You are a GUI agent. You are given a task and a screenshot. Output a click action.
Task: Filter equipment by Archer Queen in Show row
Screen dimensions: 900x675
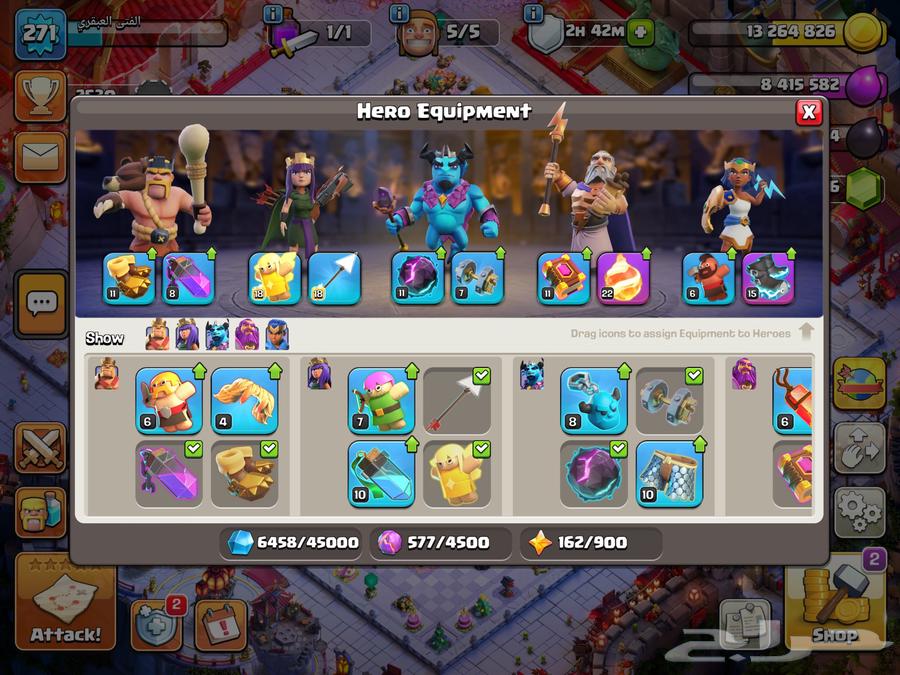click(x=187, y=336)
